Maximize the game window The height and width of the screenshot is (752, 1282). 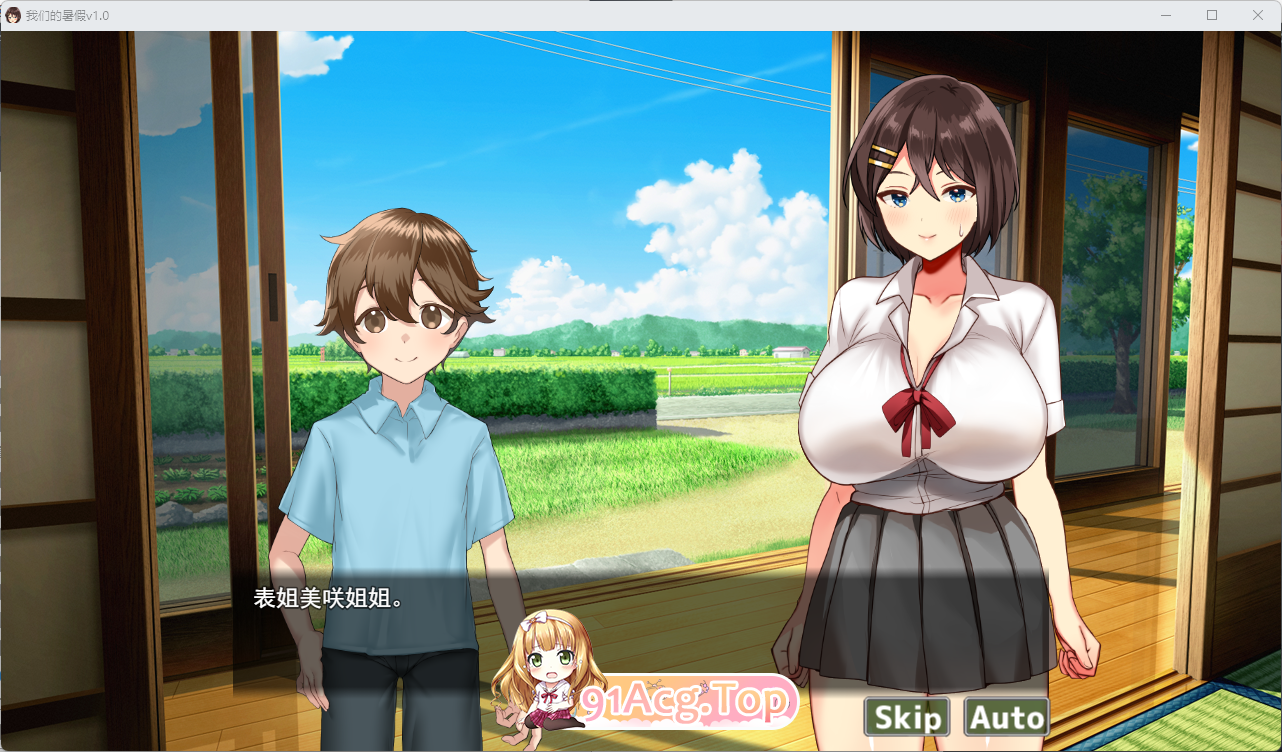[1212, 15]
